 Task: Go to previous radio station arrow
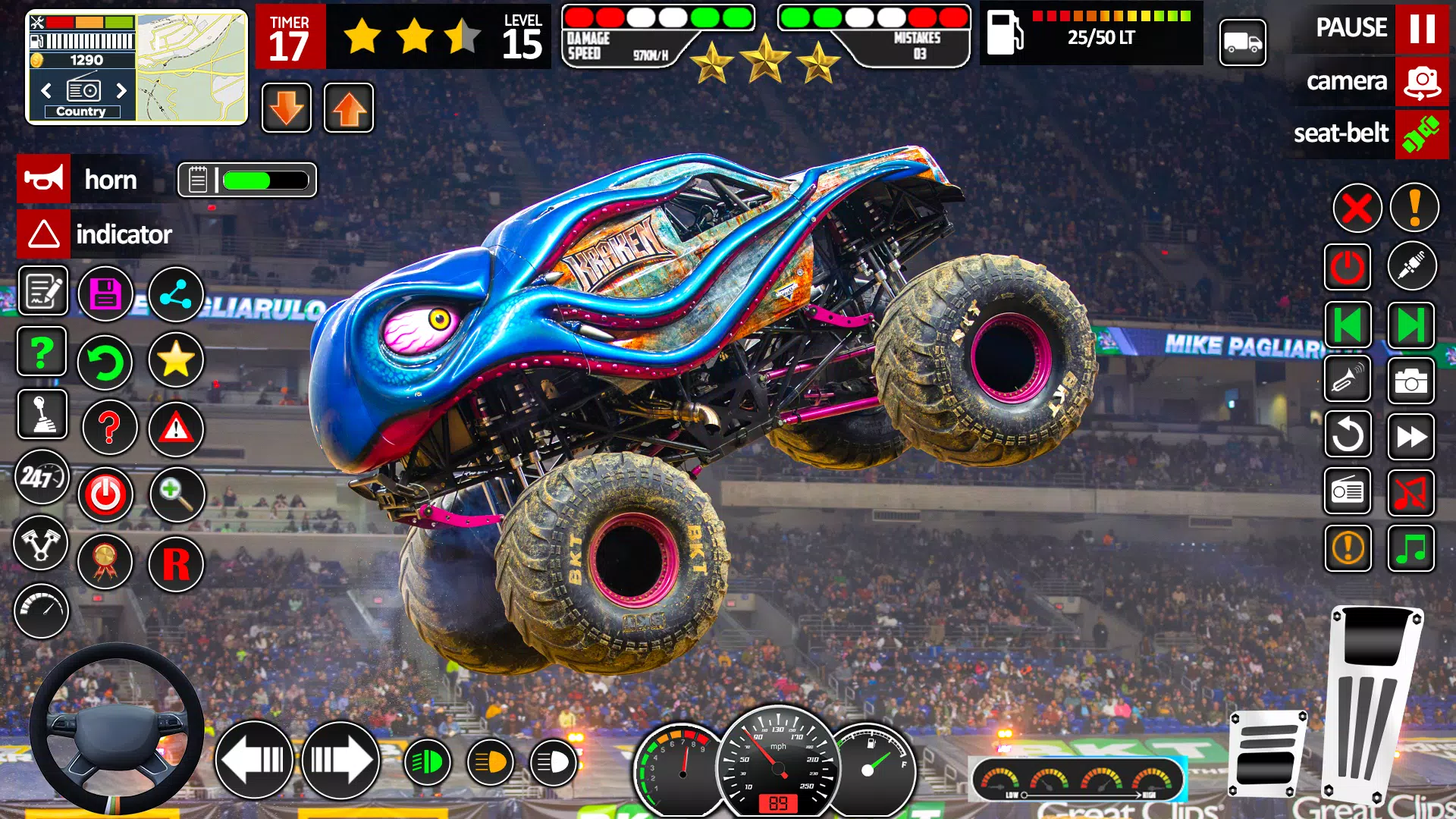[47, 91]
